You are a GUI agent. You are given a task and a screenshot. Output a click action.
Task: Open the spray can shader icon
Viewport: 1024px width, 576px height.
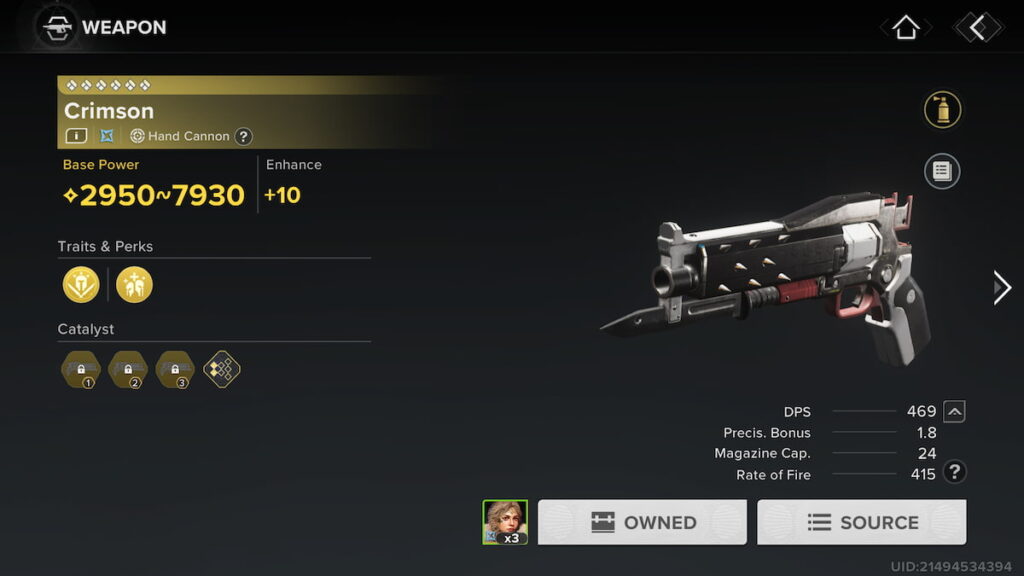942,110
